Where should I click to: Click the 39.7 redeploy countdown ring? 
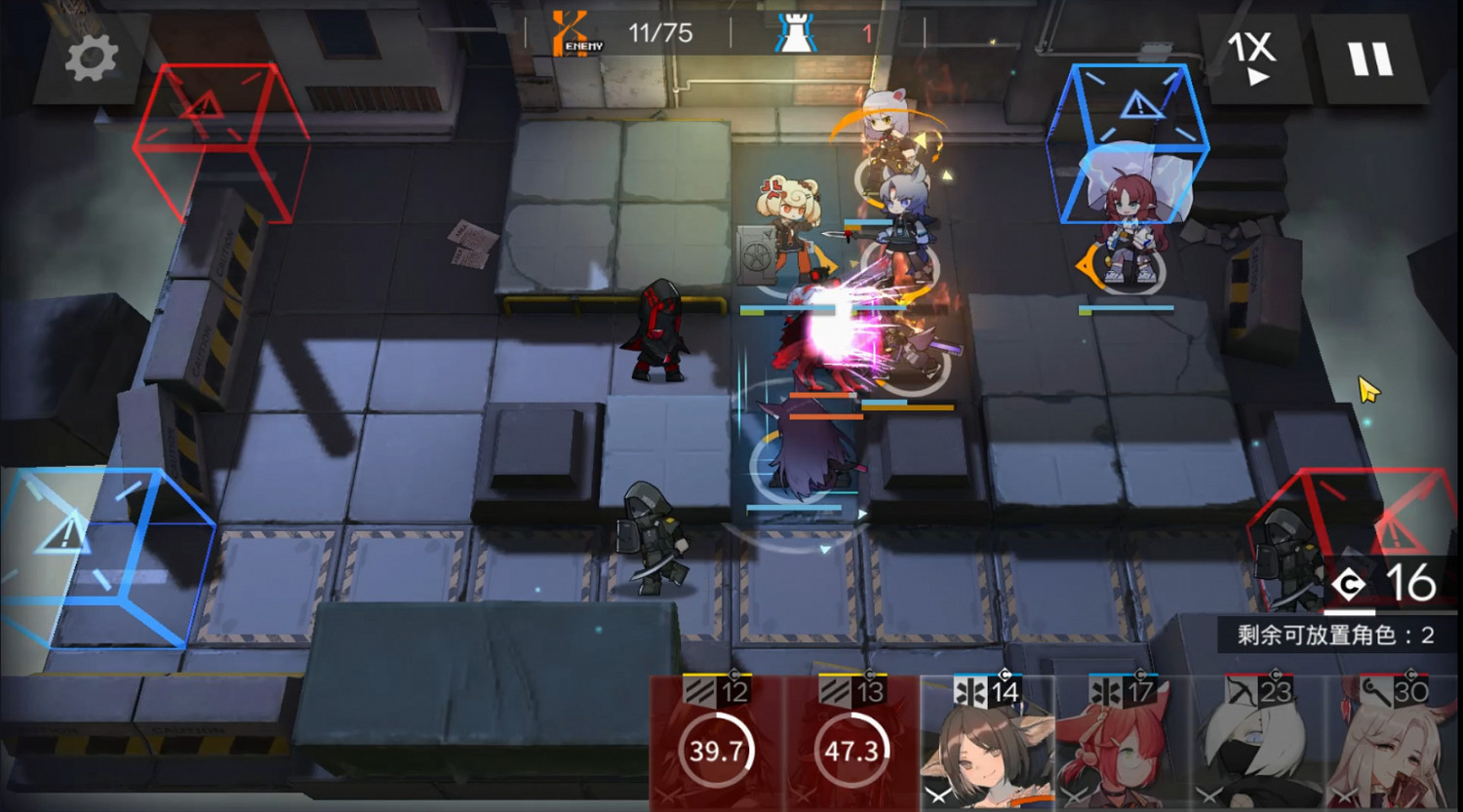(719, 752)
